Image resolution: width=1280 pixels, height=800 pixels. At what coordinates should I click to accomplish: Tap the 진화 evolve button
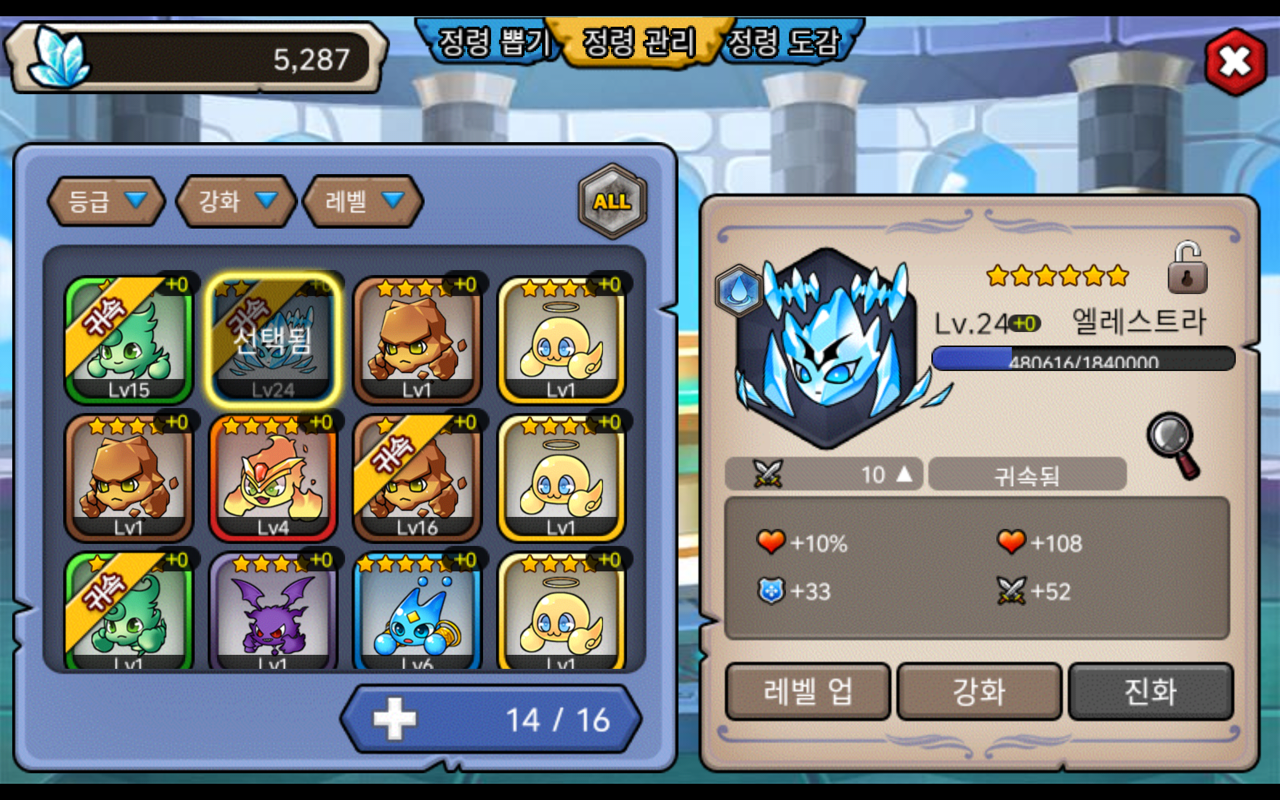(x=1150, y=691)
